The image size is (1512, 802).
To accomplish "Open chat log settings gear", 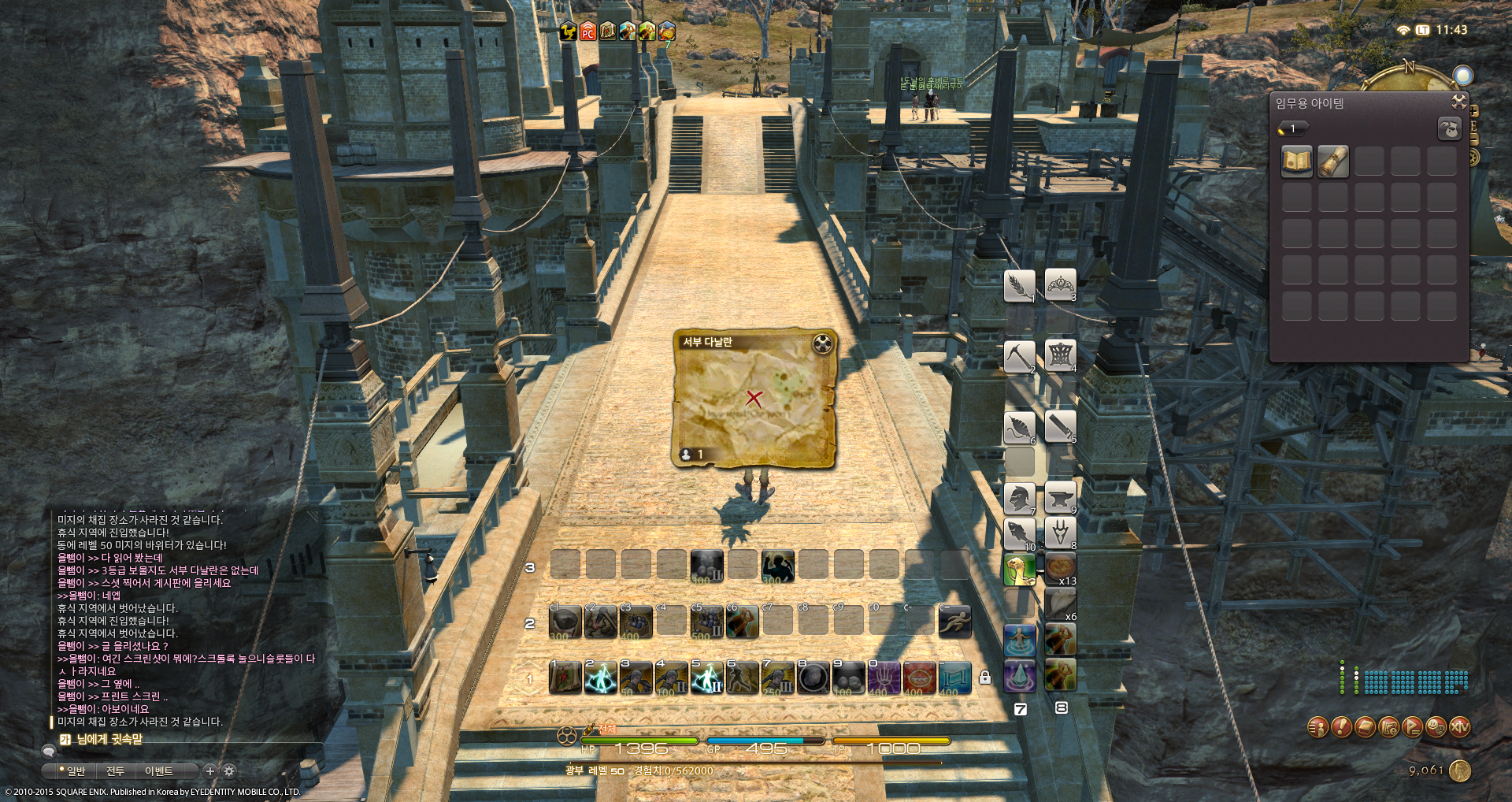I will pos(229,770).
